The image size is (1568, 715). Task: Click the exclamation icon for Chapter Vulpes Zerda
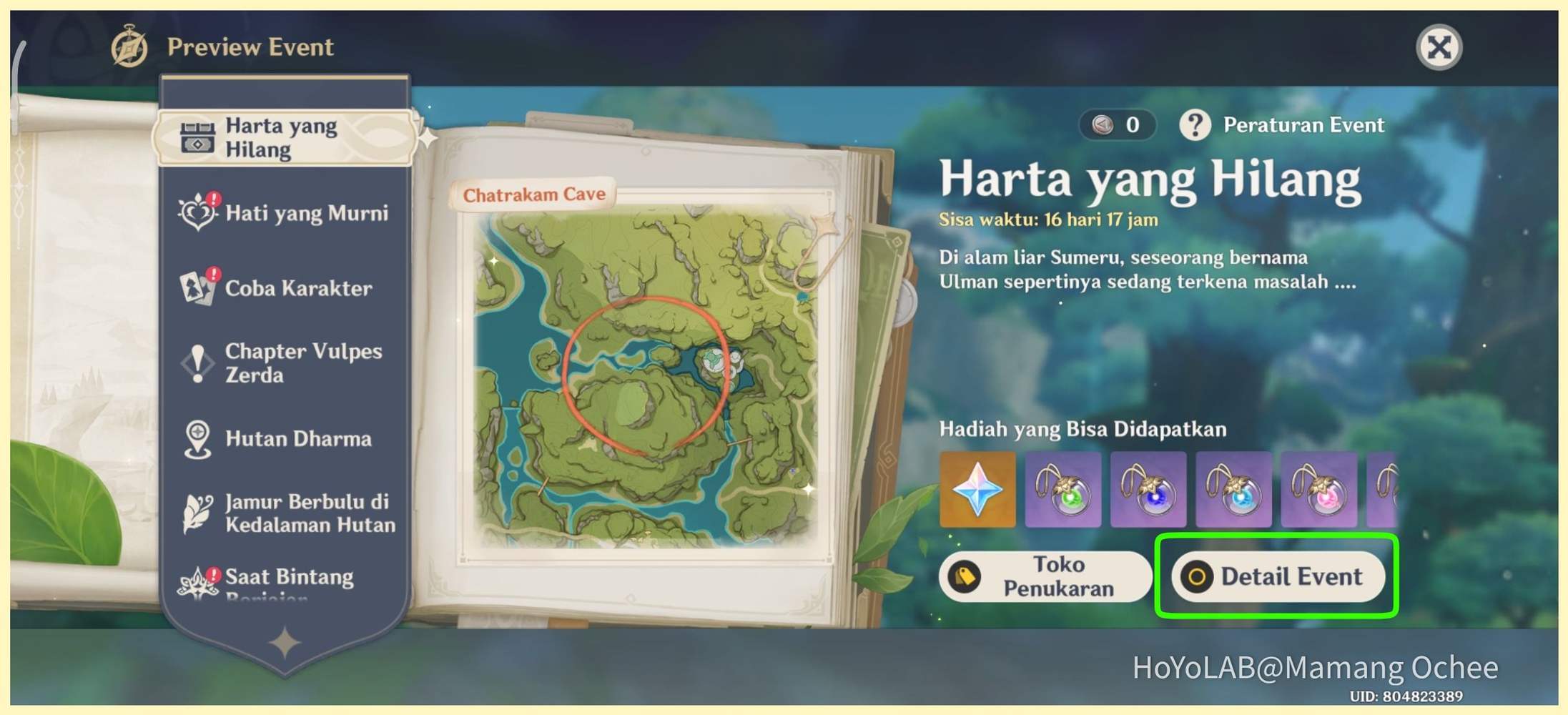pyautogui.click(x=197, y=363)
